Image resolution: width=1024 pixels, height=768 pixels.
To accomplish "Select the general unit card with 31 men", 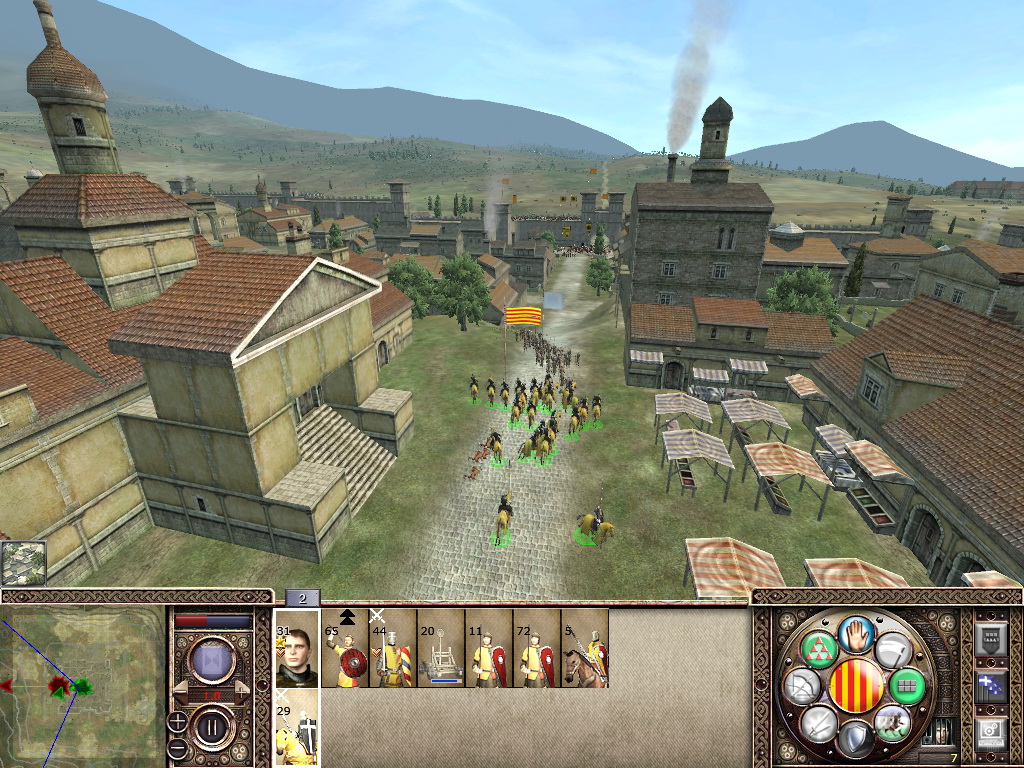I will pos(297,648).
